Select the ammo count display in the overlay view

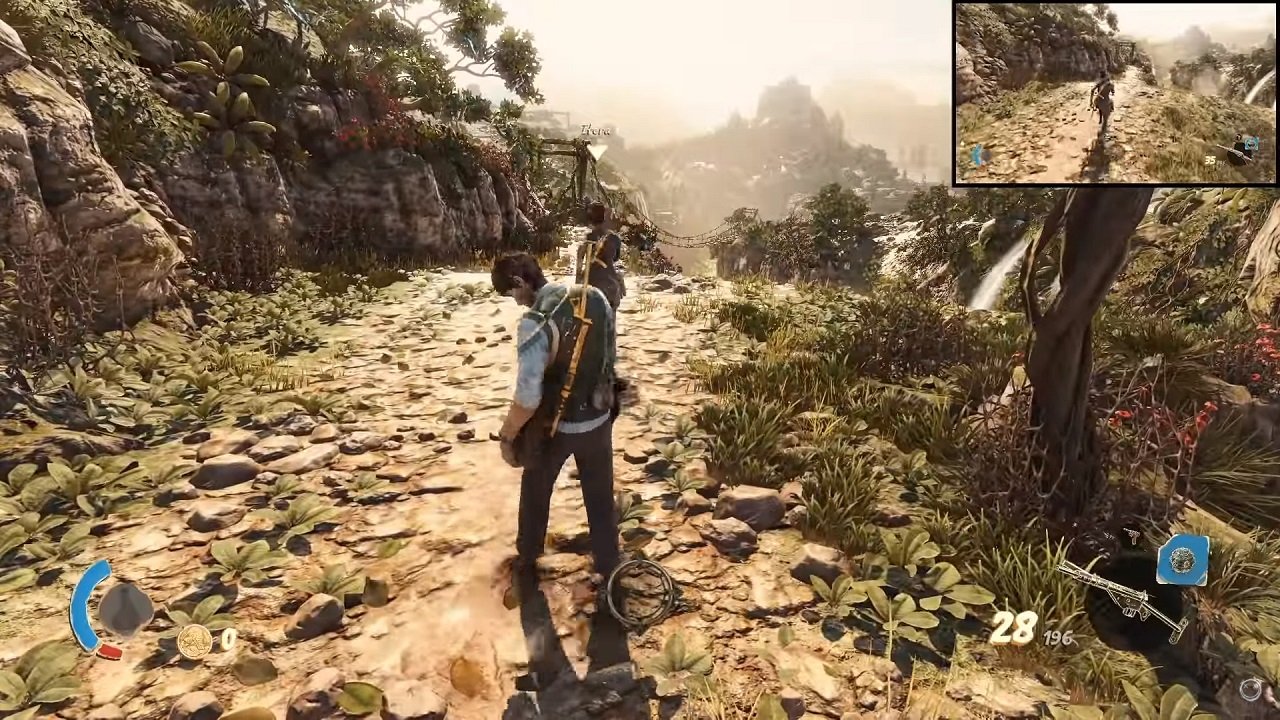coord(1211,161)
